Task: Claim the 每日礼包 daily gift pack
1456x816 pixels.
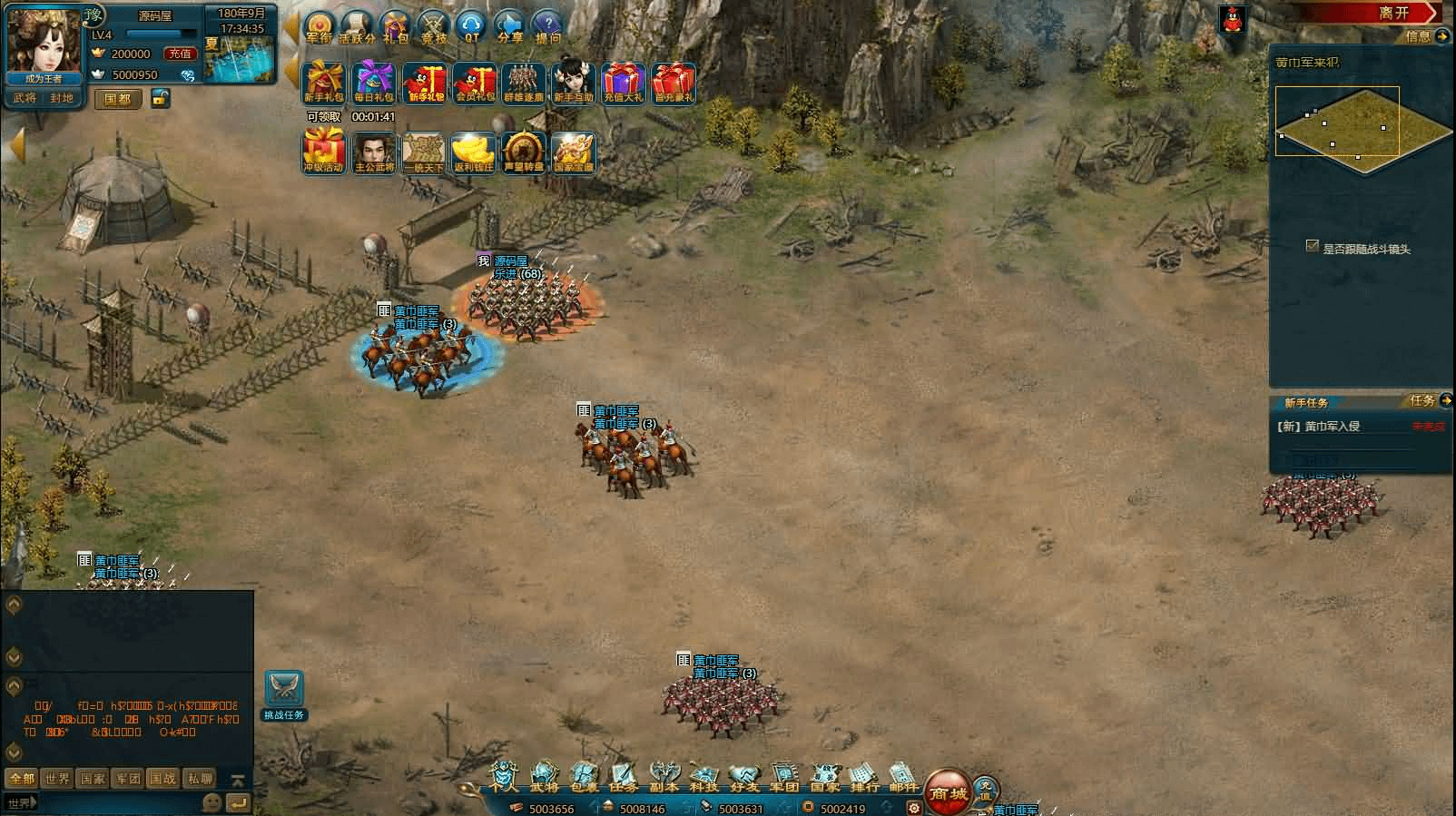Action: (374, 84)
